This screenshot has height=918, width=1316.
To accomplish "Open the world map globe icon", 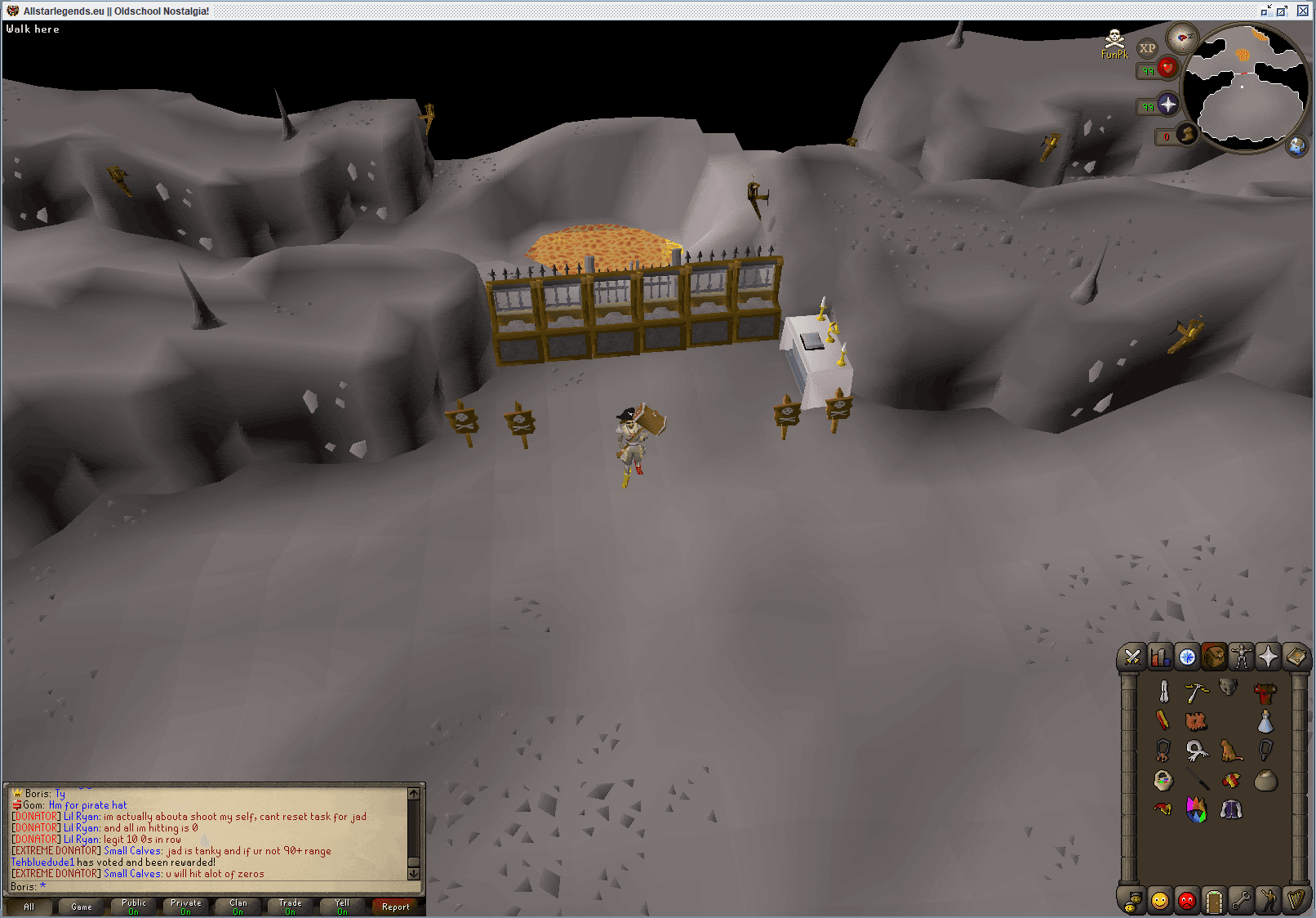I will tap(1297, 148).
